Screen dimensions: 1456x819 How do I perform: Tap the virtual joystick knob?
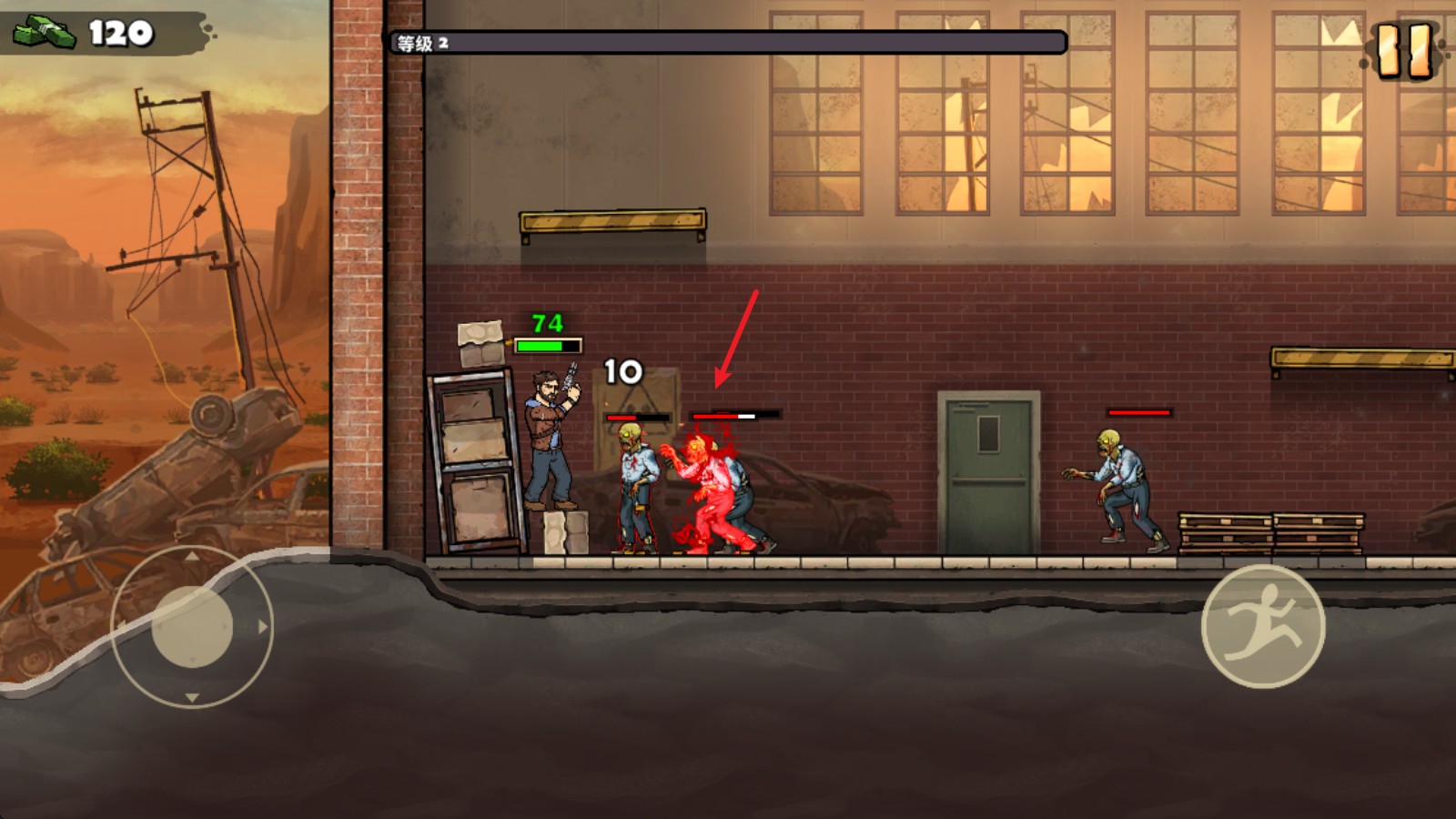tap(192, 626)
